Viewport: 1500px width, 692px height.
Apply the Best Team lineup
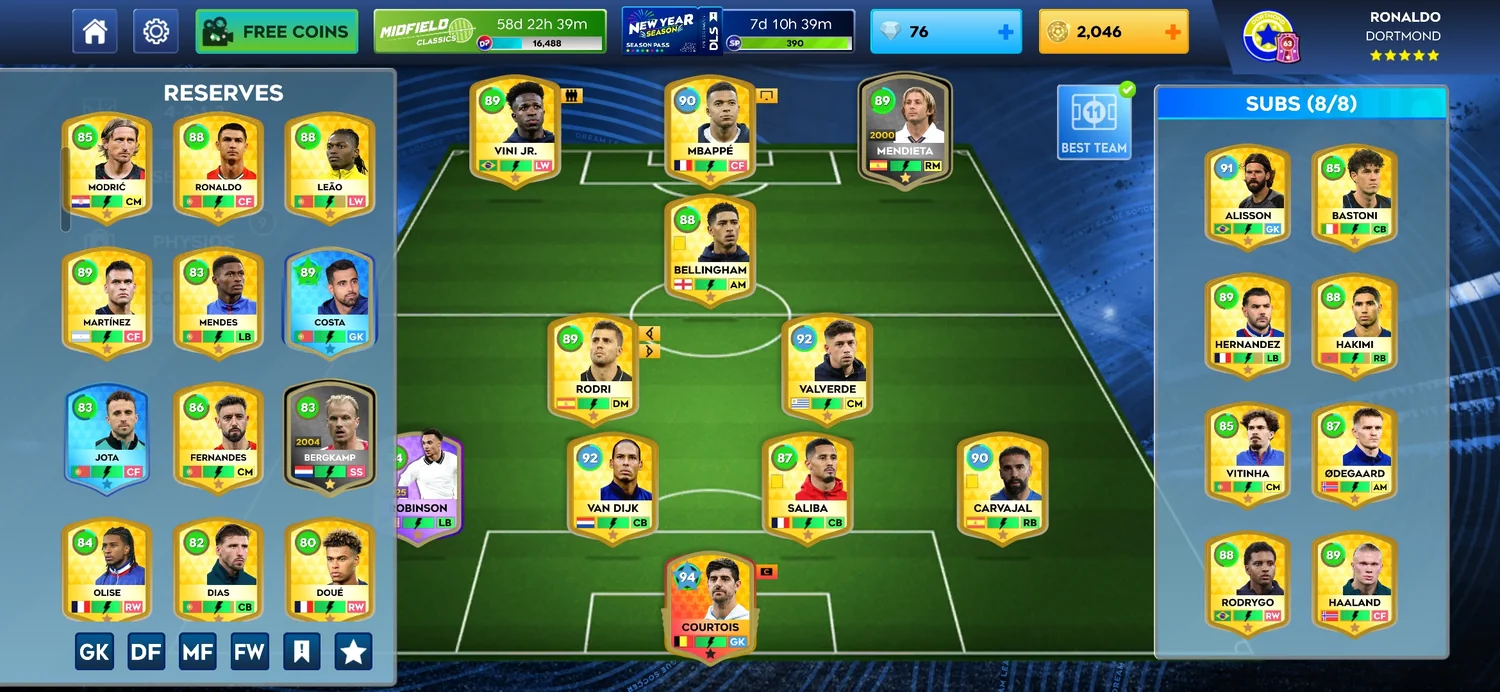pyautogui.click(x=1094, y=122)
